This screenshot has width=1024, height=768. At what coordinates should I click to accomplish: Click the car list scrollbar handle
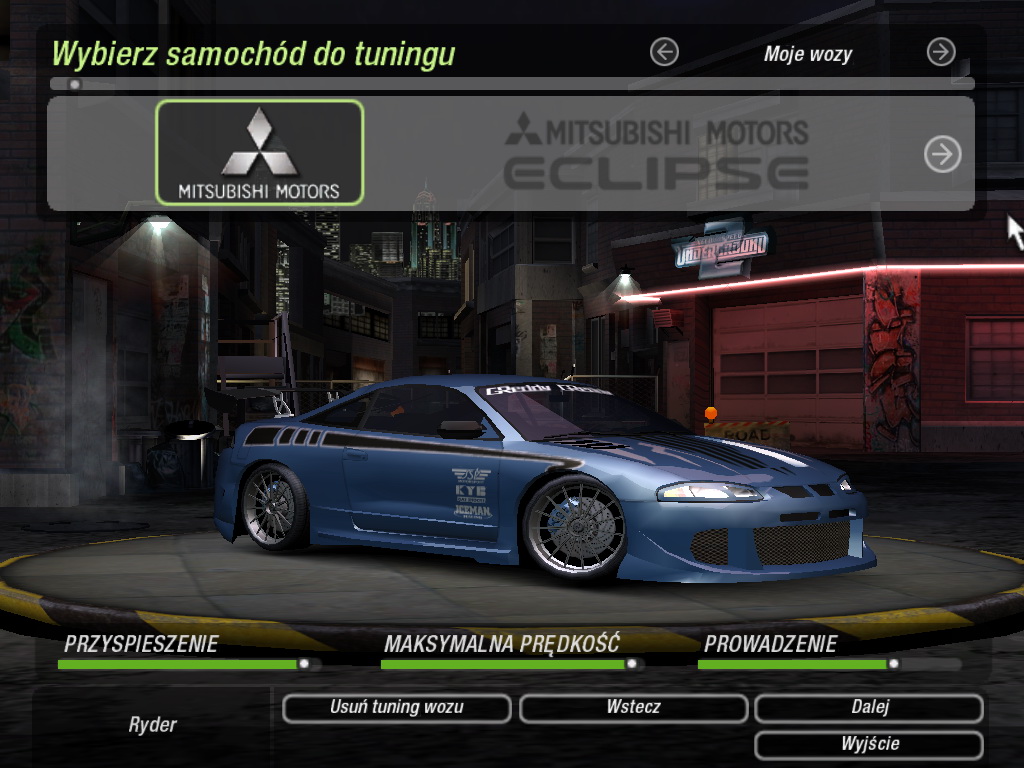tap(74, 85)
